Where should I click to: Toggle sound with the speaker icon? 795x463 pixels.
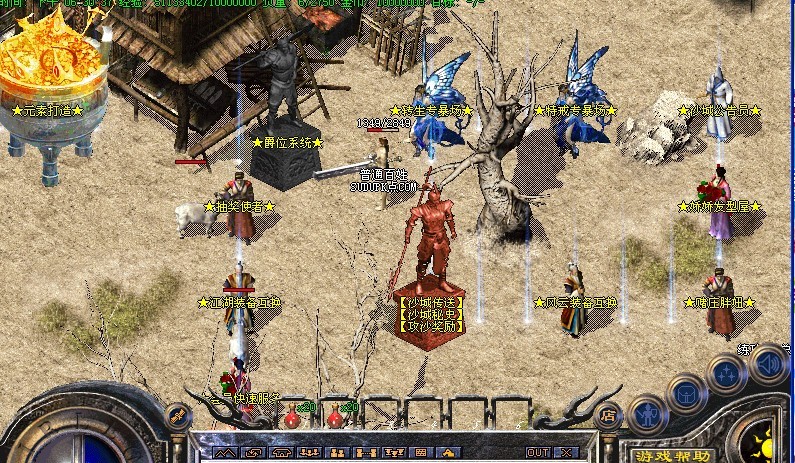tap(769, 362)
